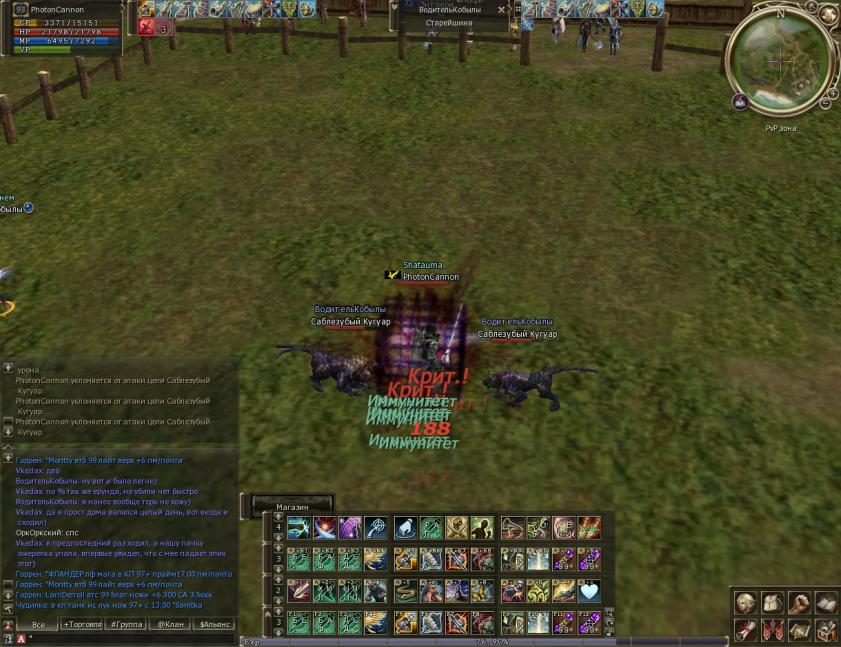Open the world map icon
The height and width of the screenshot is (647, 841).
coord(798,630)
